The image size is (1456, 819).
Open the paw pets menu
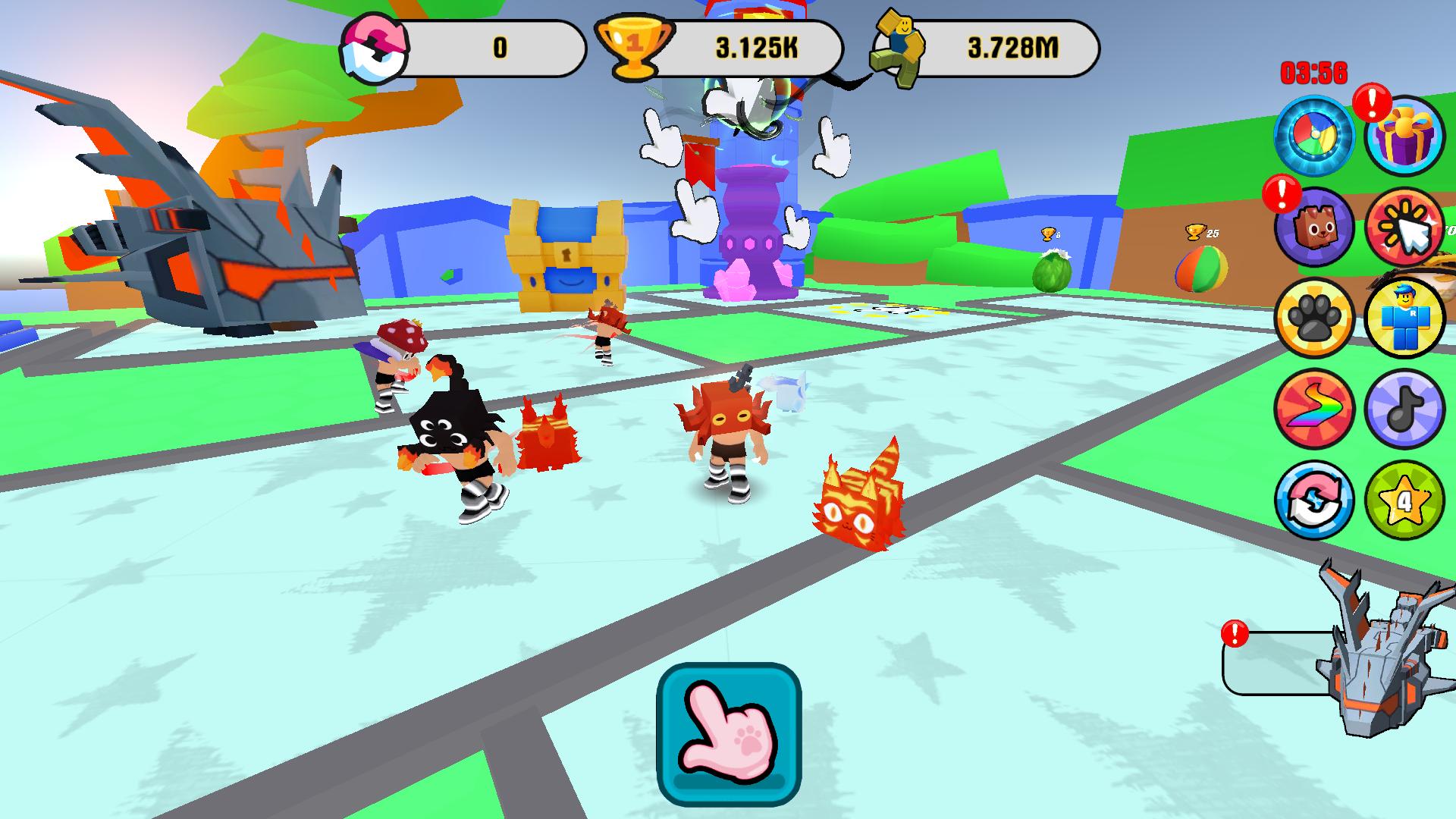[1319, 318]
